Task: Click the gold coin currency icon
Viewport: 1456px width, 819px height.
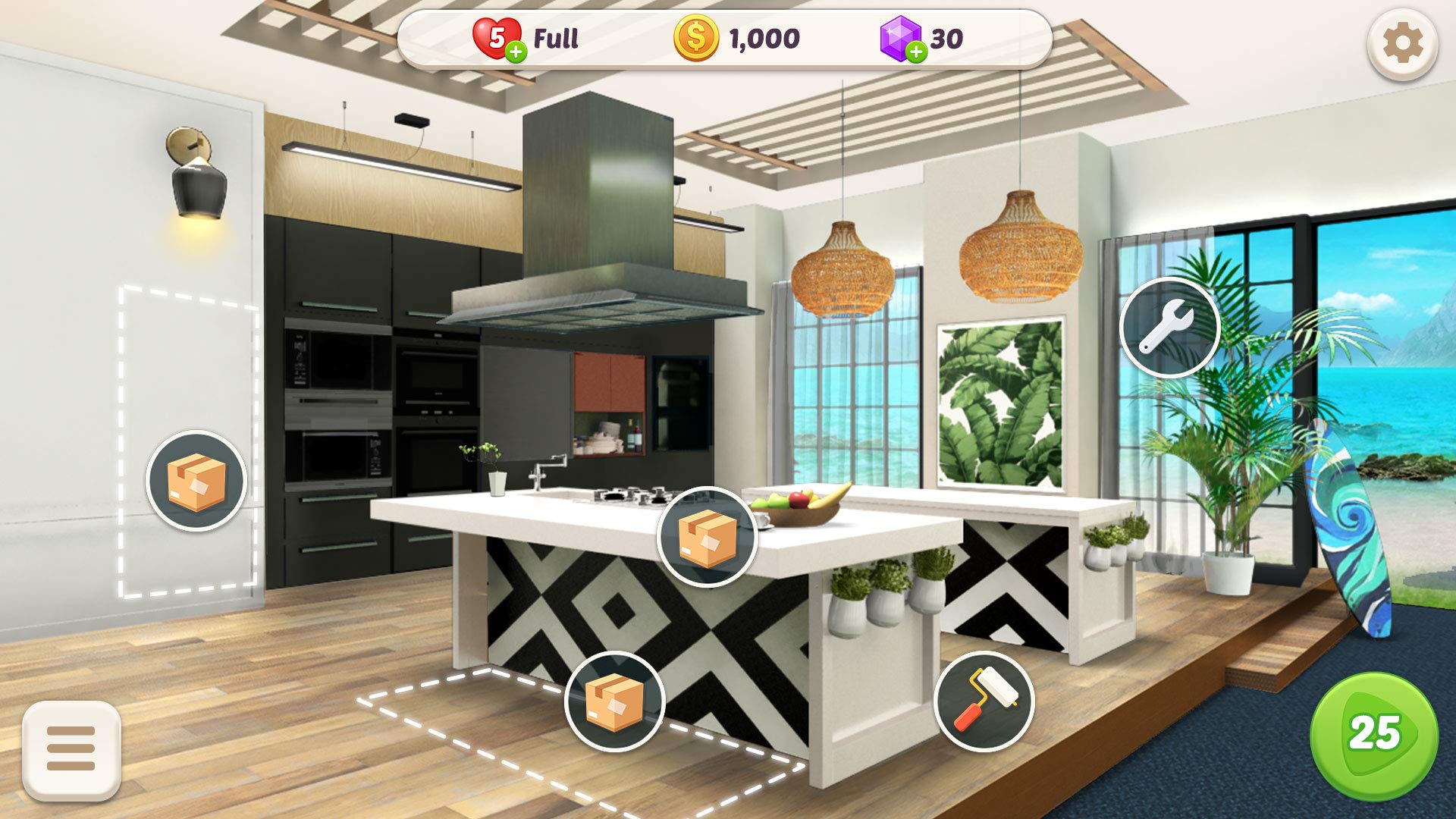Action: [698, 36]
